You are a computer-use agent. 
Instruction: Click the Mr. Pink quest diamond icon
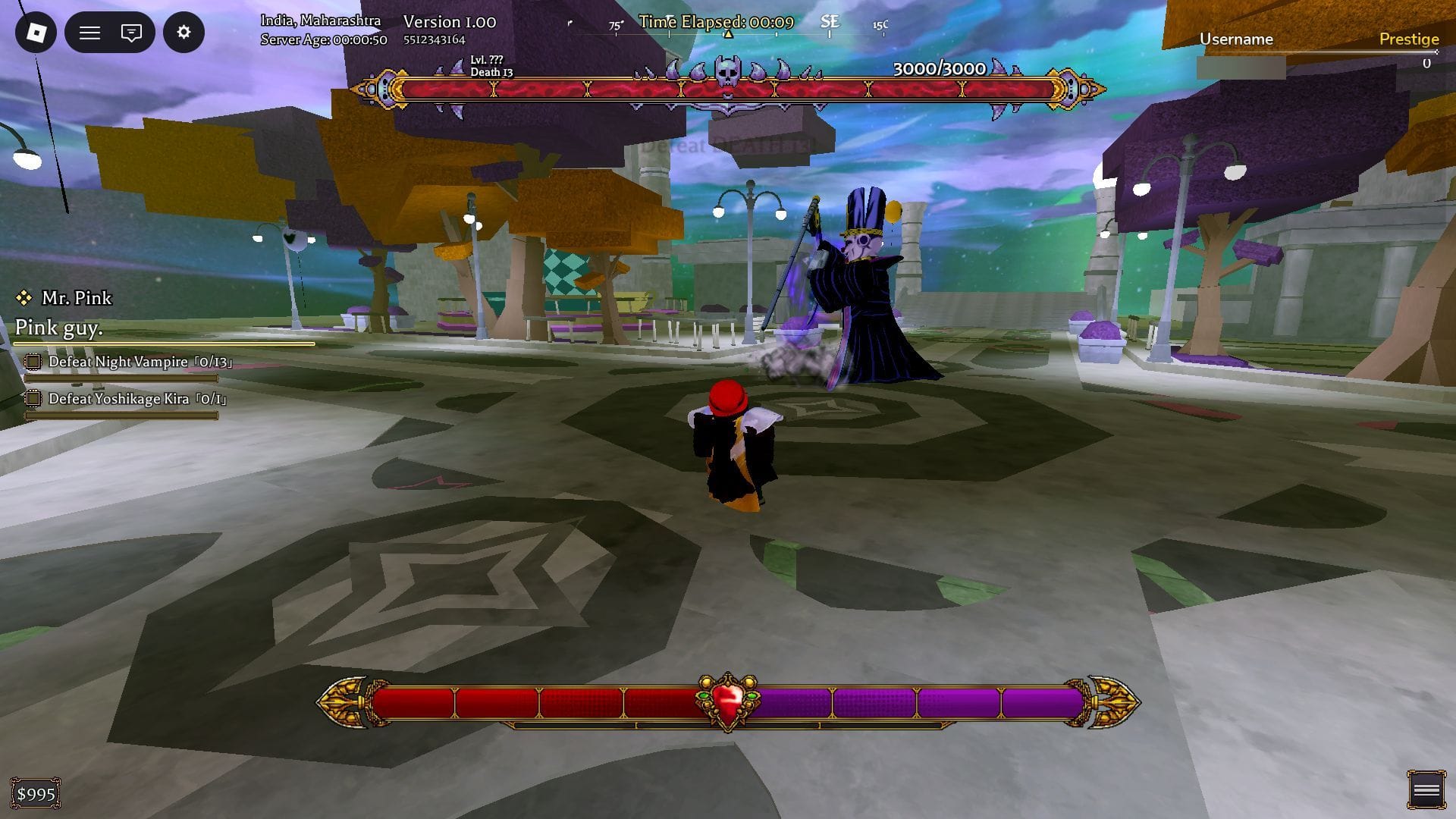(x=25, y=298)
